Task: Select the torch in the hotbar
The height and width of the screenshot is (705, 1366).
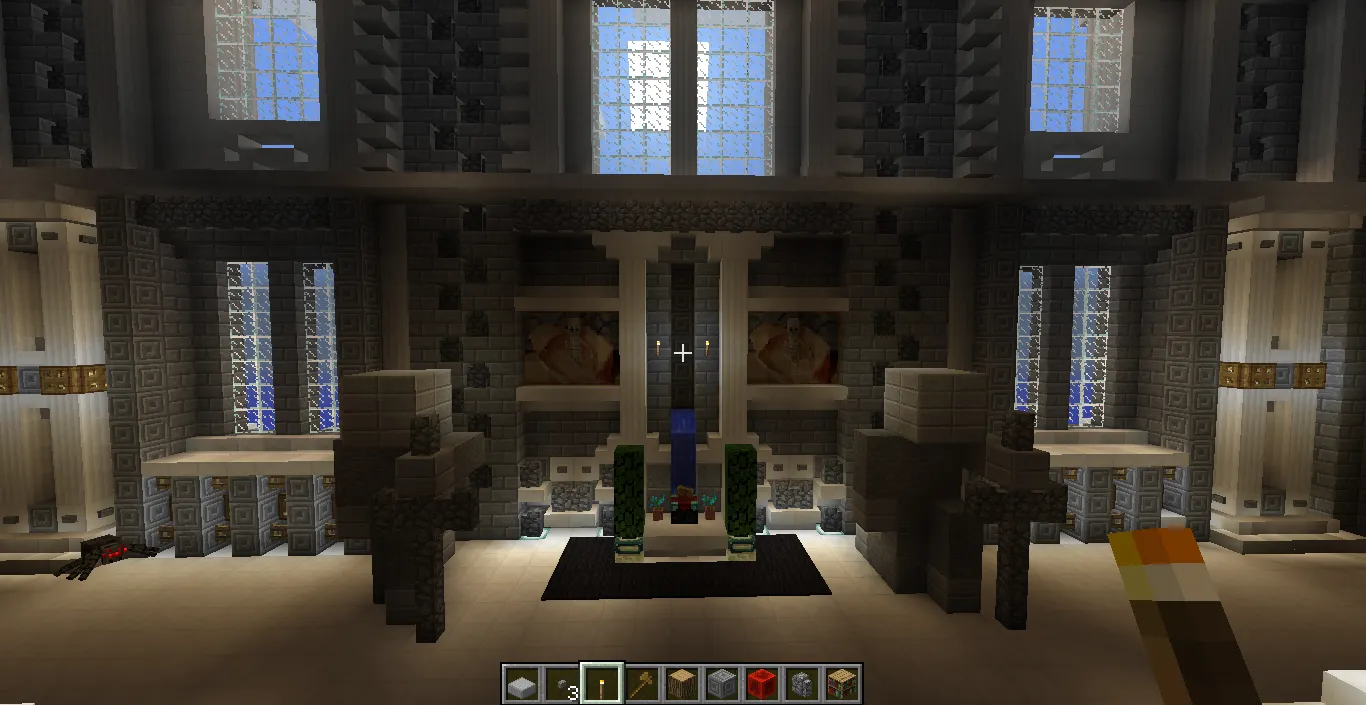Action: [x=601, y=684]
